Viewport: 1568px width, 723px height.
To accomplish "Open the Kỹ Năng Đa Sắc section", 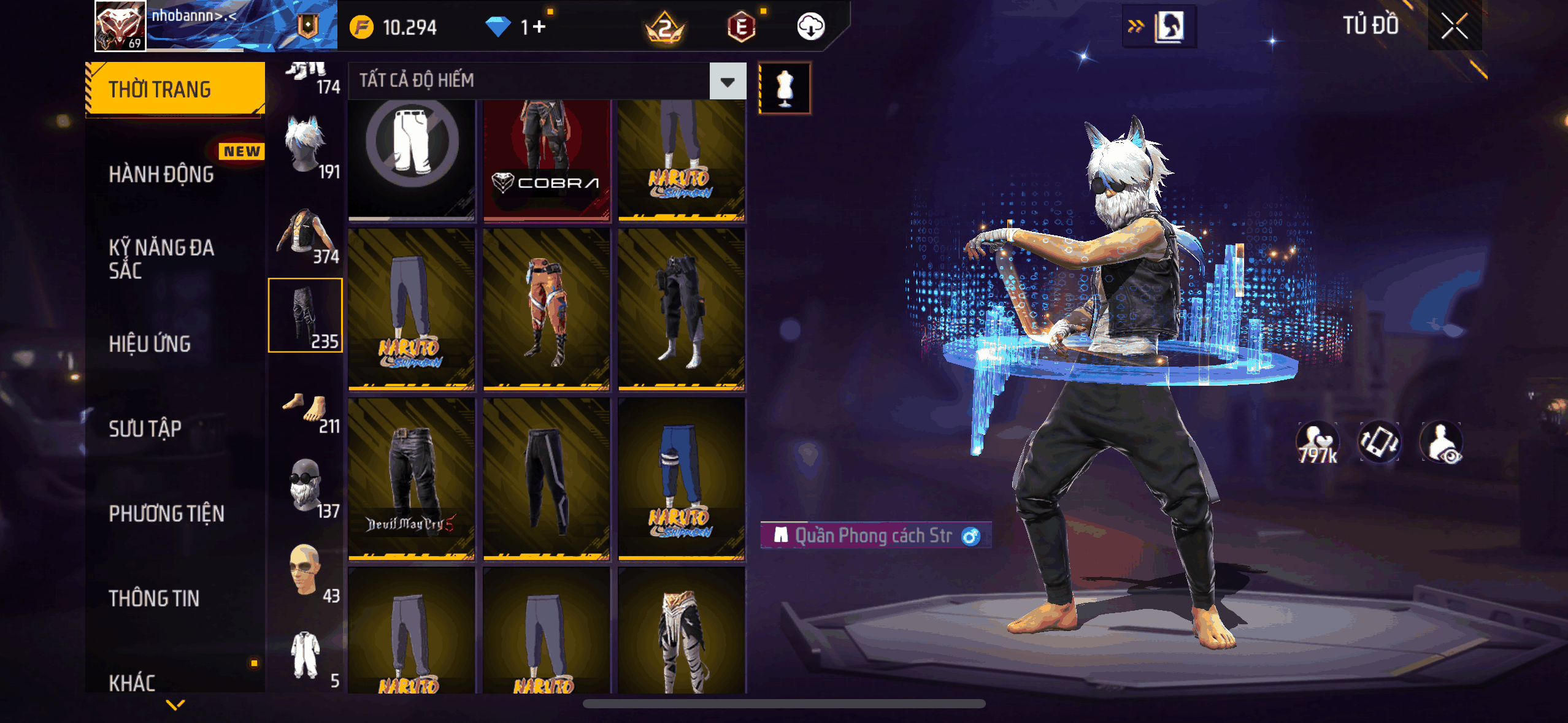I will (161, 259).
